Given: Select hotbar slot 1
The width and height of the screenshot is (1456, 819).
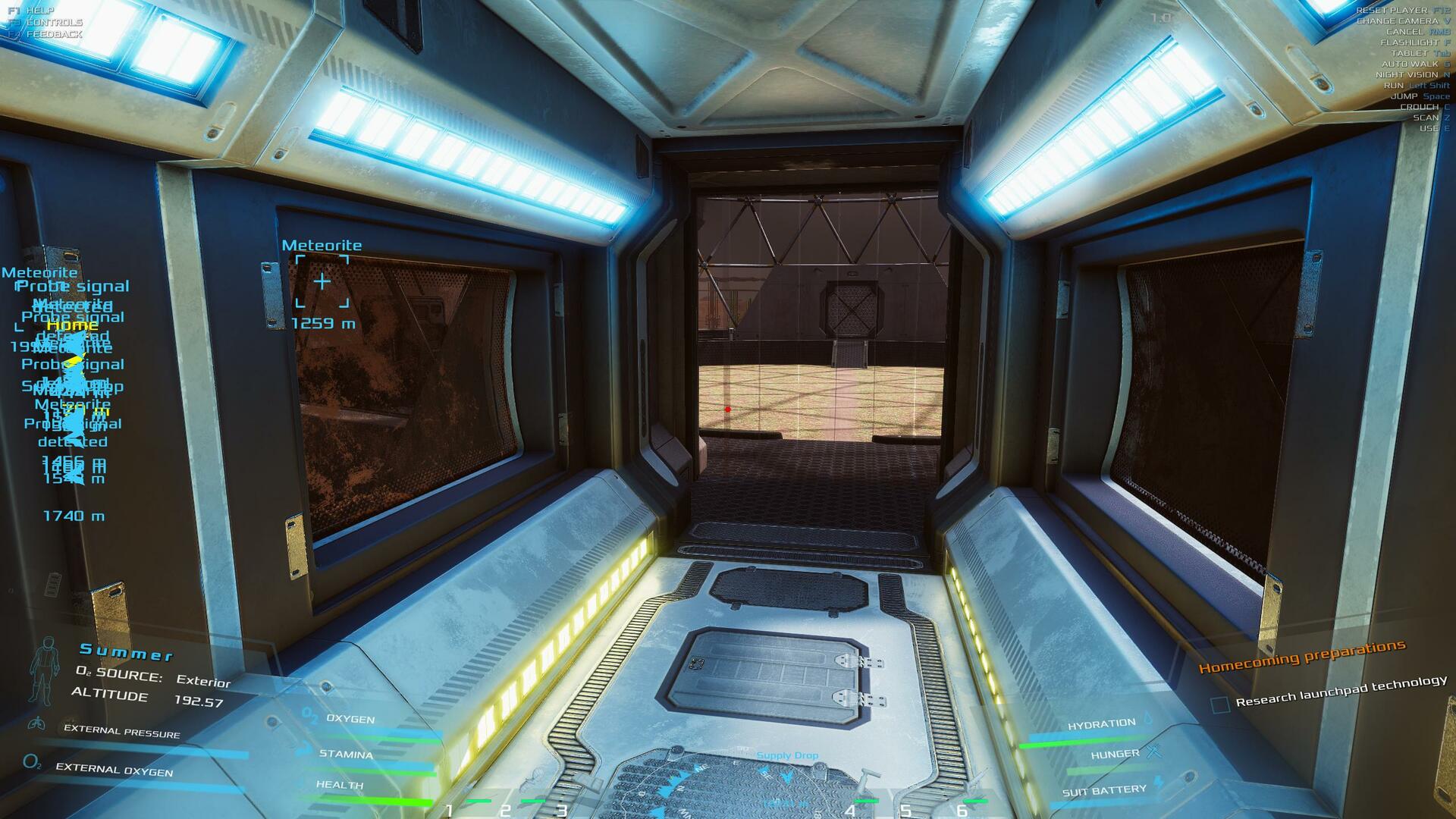Looking at the screenshot, I should tap(449, 810).
